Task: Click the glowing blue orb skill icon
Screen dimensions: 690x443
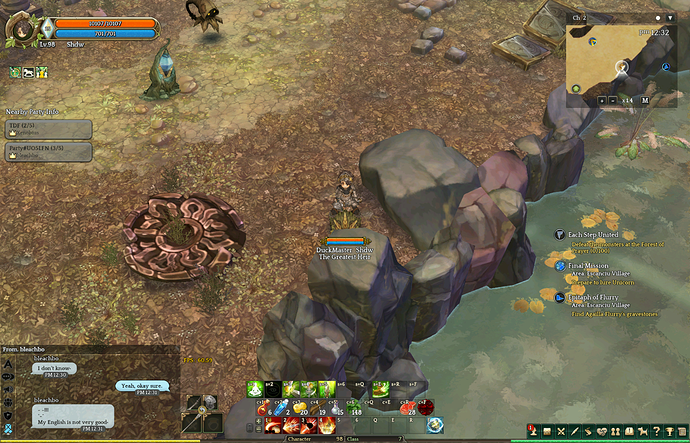Action: pyautogui.click(x=435, y=425)
